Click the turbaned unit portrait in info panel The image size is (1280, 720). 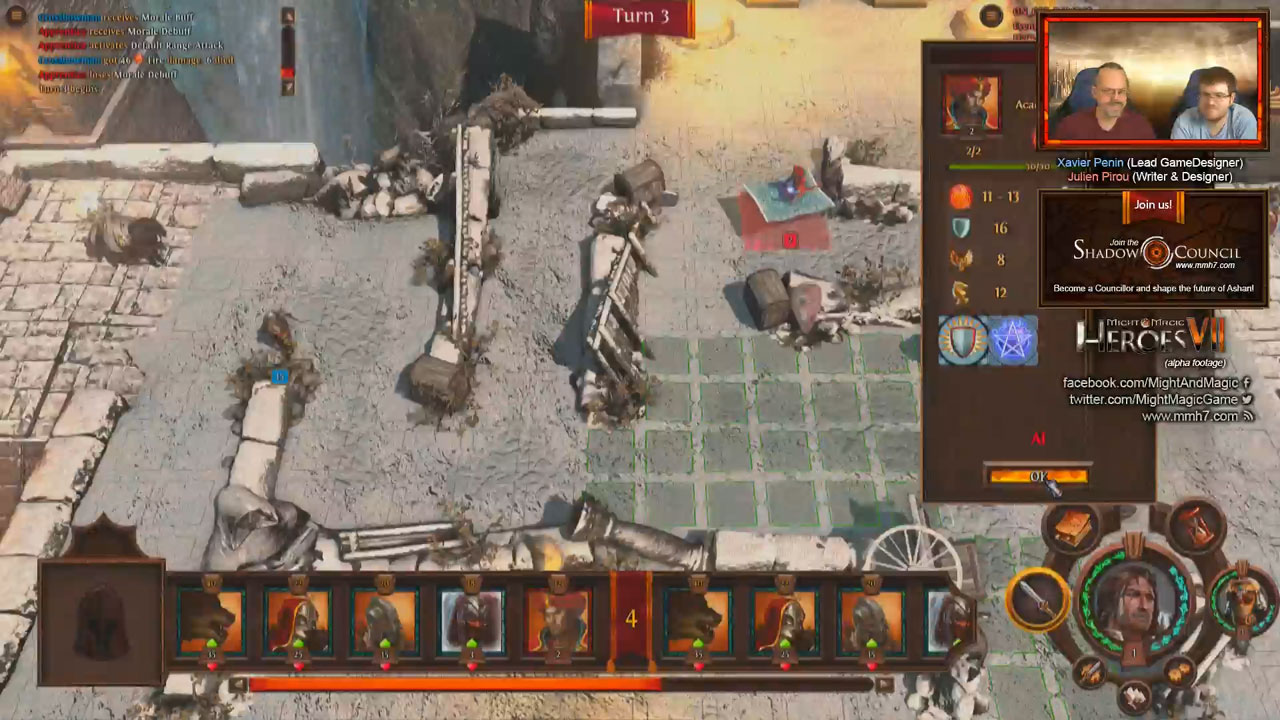pos(970,104)
